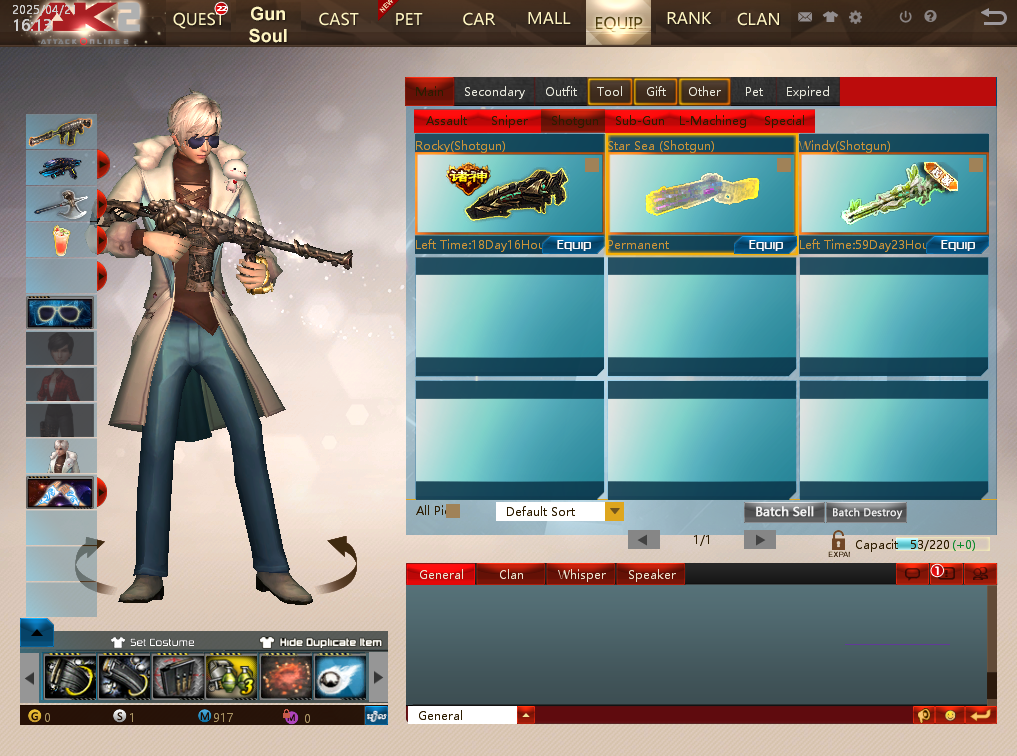Open the QUEST menu
Screen dimensions: 1017x756
pyautogui.click(x=198, y=19)
